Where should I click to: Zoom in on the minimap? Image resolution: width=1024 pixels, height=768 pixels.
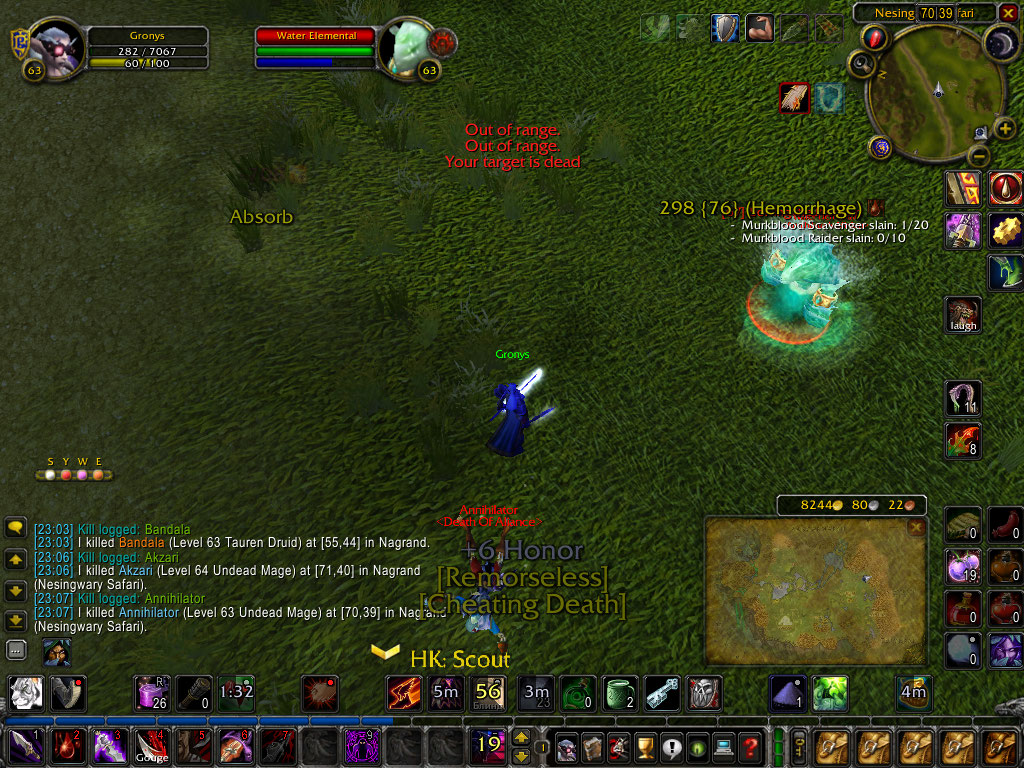coord(1005,128)
